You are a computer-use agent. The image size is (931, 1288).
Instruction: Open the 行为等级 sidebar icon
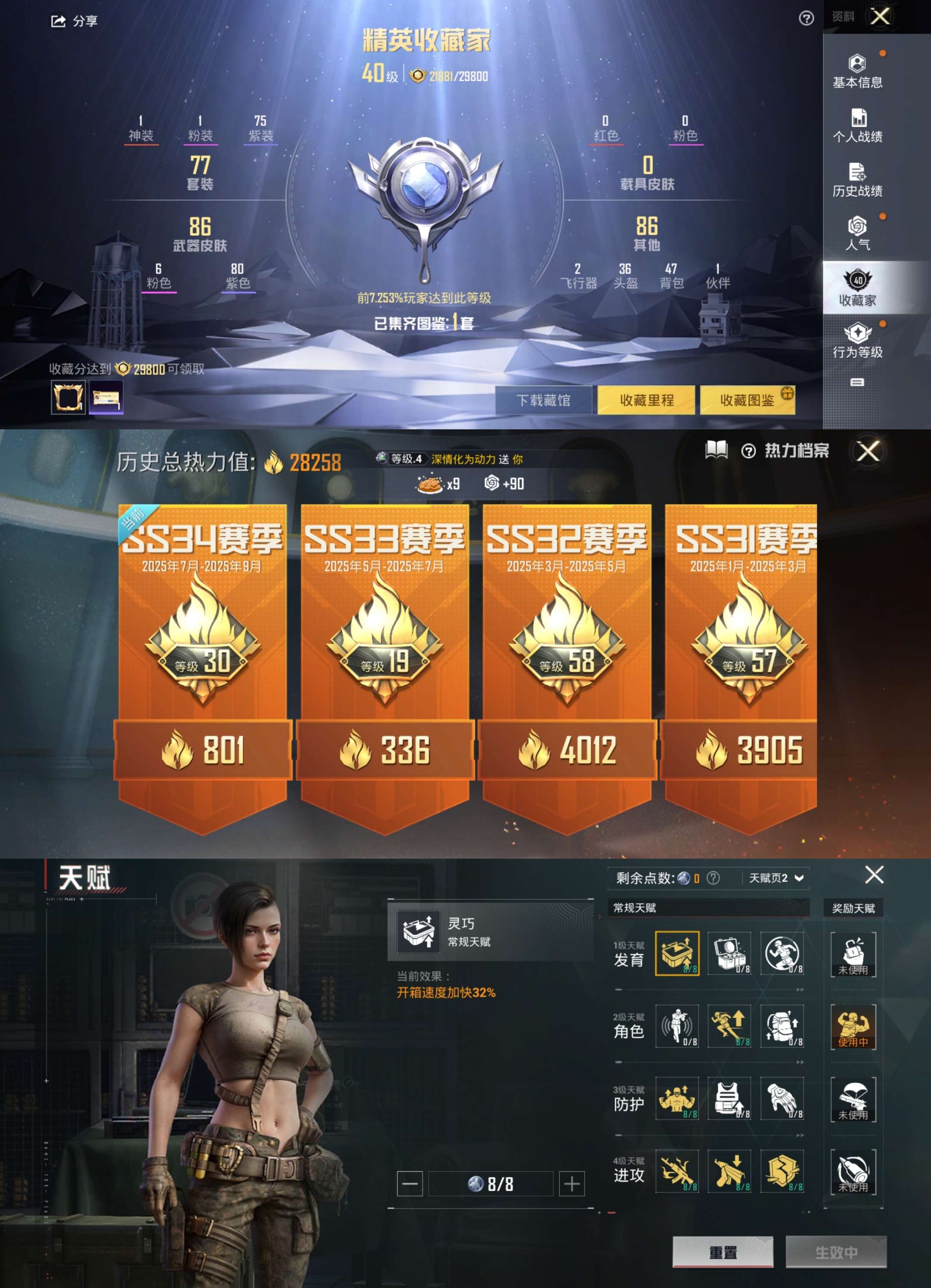[x=857, y=341]
